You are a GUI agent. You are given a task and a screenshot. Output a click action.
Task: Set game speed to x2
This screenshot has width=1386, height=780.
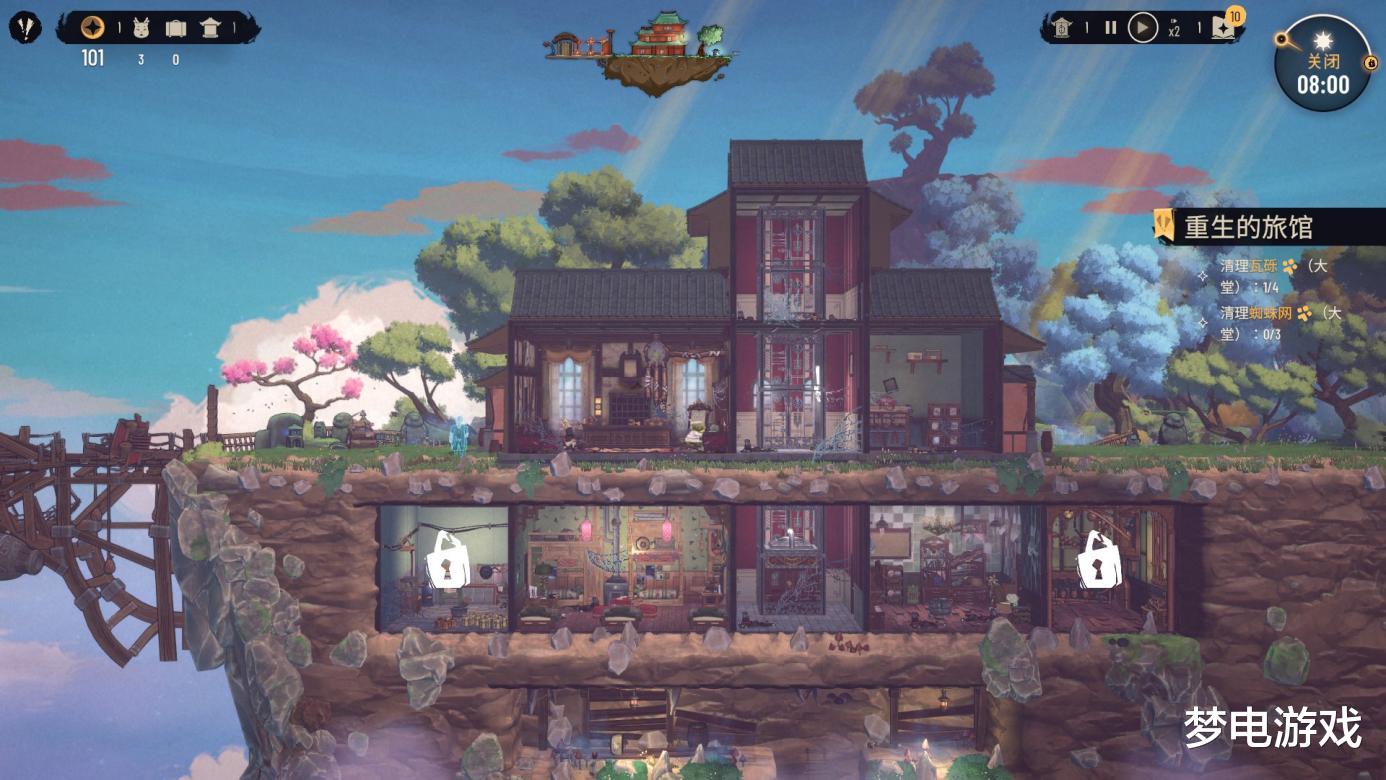[1175, 29]
